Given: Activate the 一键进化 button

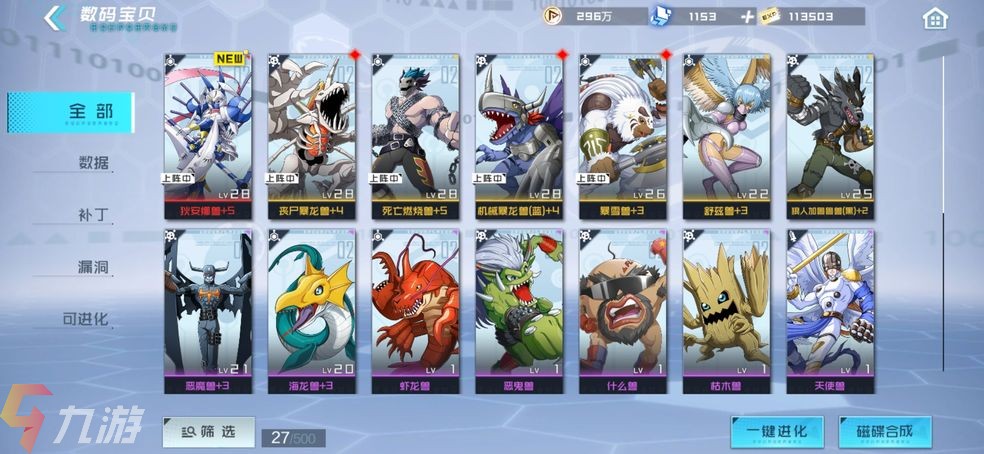Looking at the screenshot, I should 776,432.
